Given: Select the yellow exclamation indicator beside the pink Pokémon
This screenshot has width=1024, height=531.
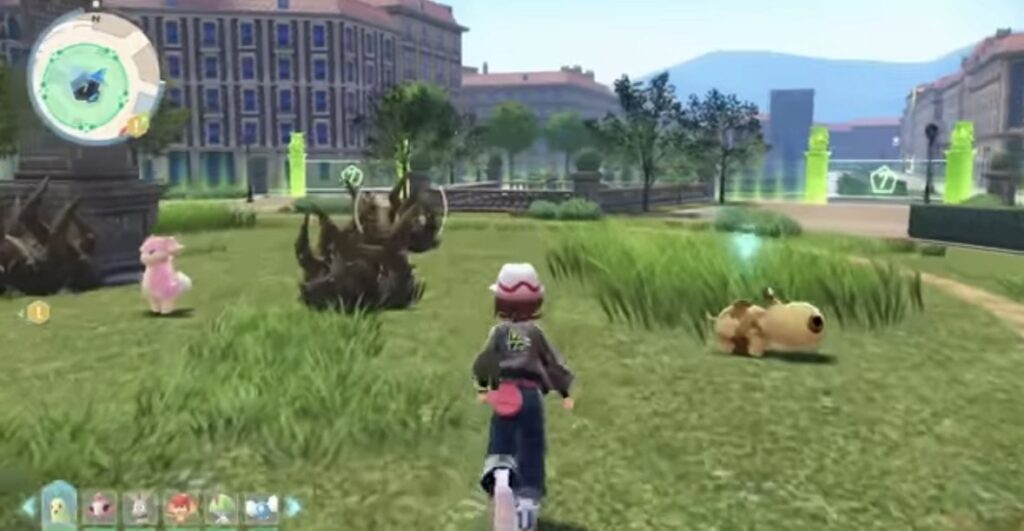Looking at the screenshot, I should pos(38,312).
